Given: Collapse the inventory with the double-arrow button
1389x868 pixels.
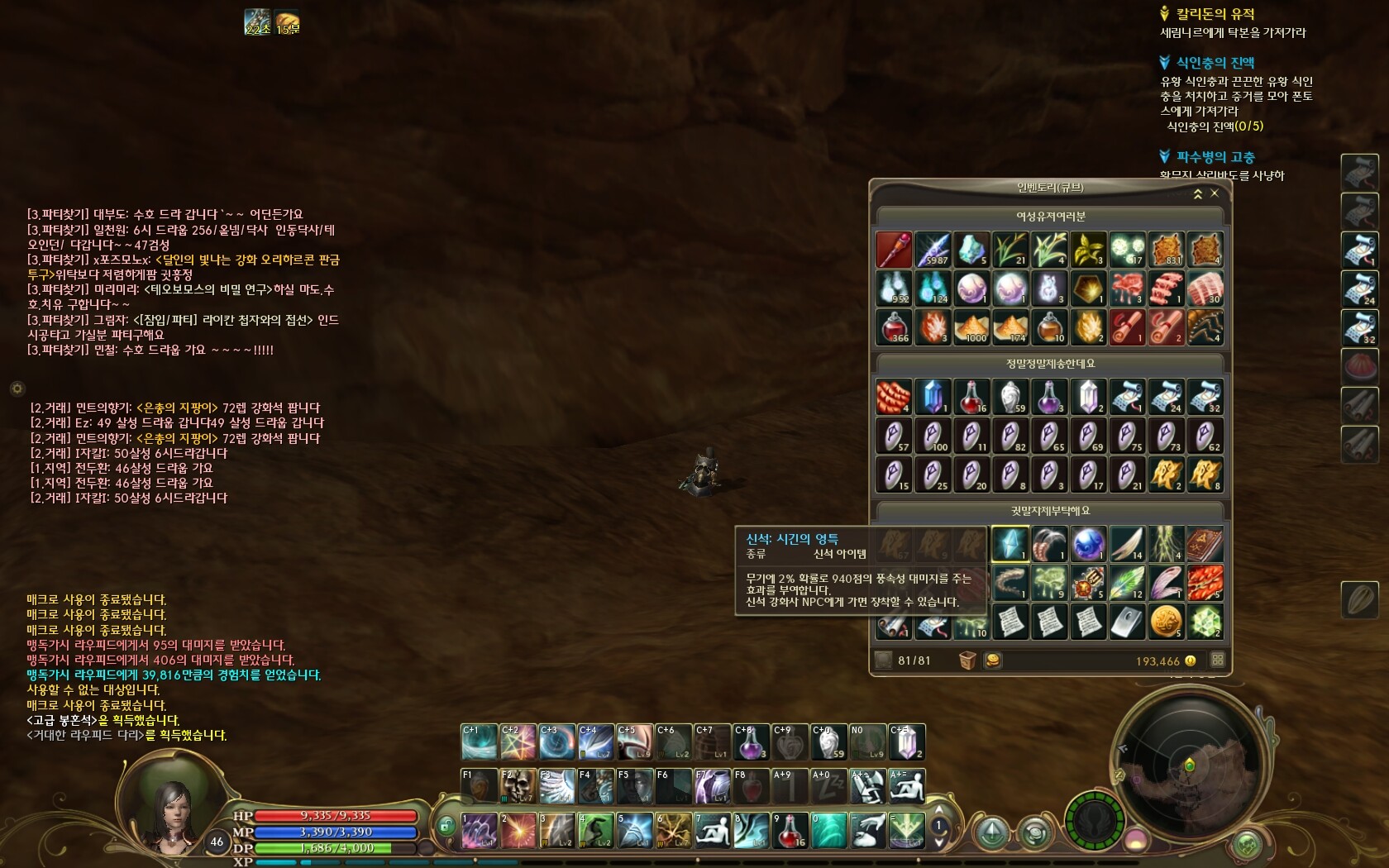Looking at the screenshot, I should coord(1197,193).
